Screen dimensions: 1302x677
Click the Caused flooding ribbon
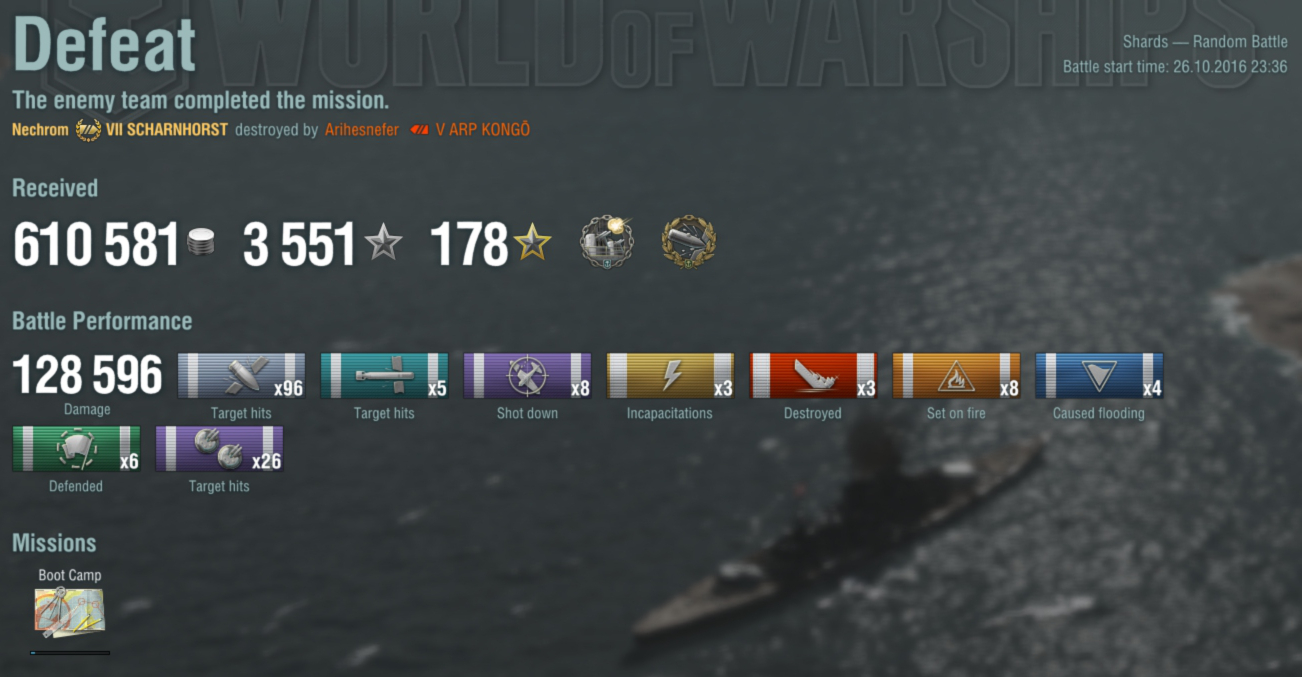[1099, 376]
